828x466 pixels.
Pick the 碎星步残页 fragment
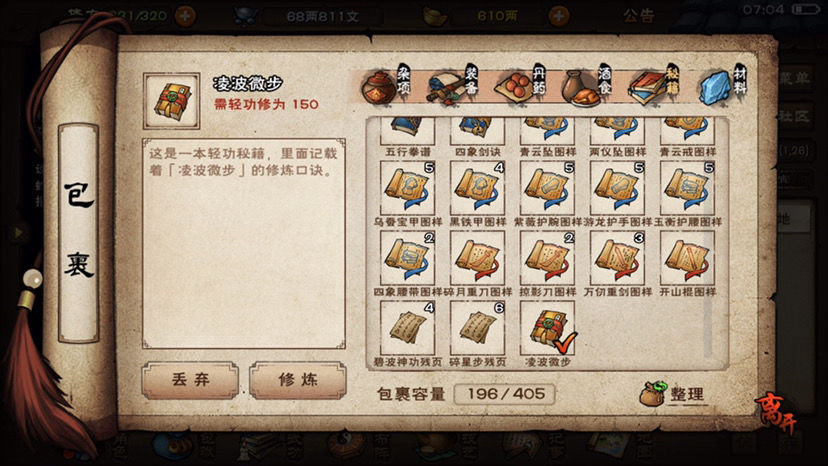tap(477, 328)
